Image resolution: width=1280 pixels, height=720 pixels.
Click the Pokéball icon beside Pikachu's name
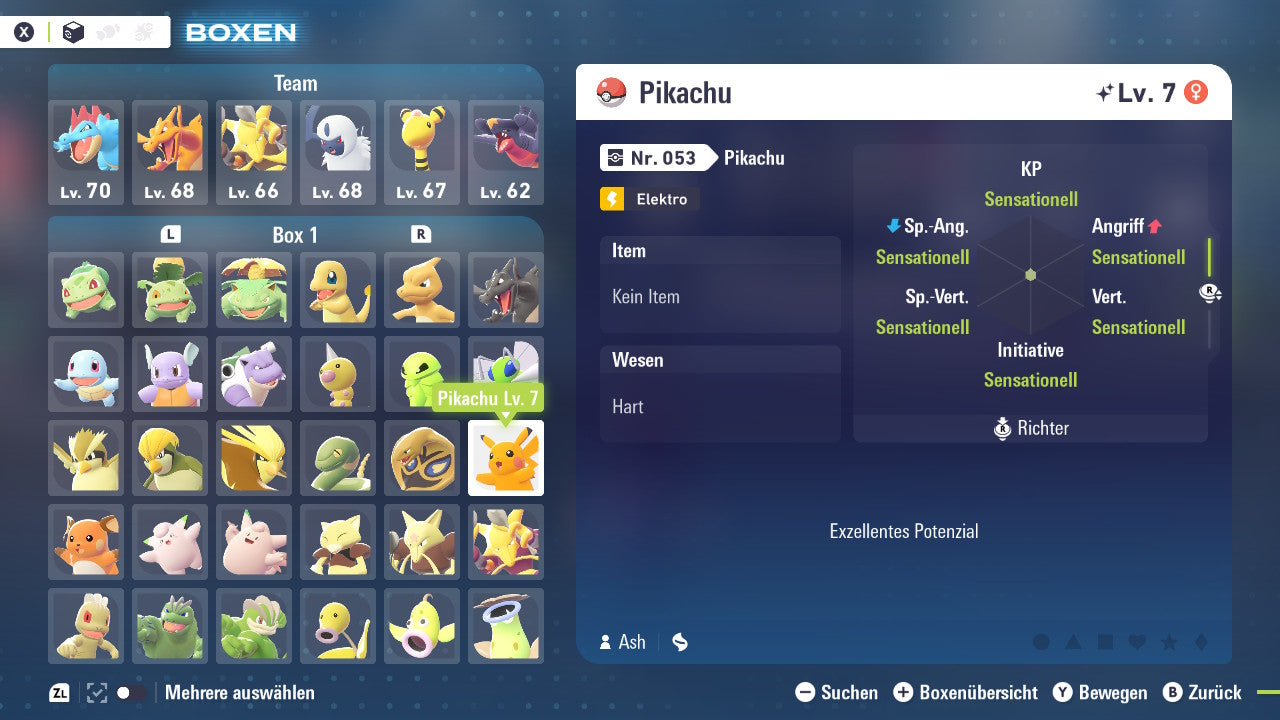610,92
